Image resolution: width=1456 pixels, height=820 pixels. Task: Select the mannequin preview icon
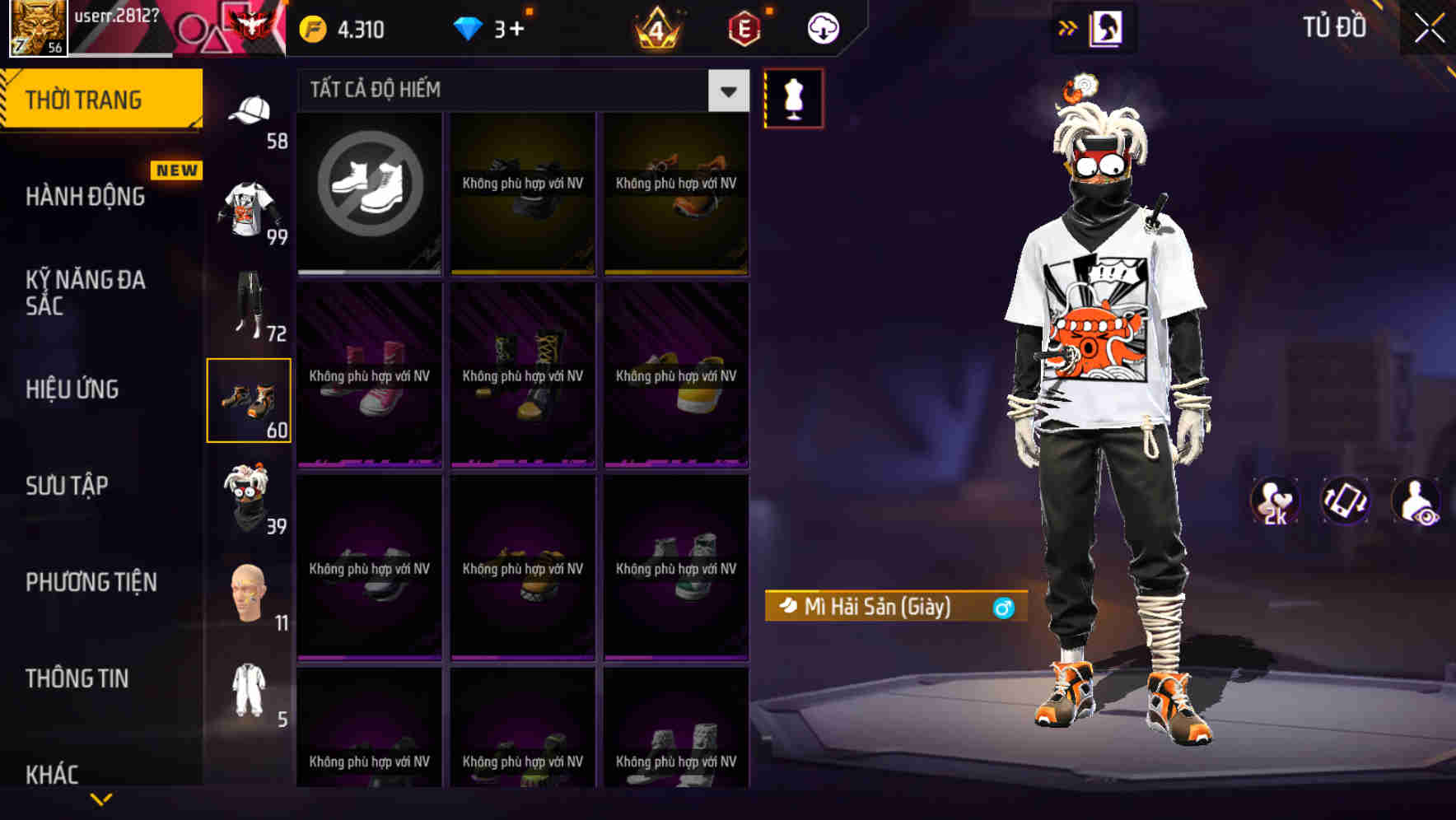(793, 97)
